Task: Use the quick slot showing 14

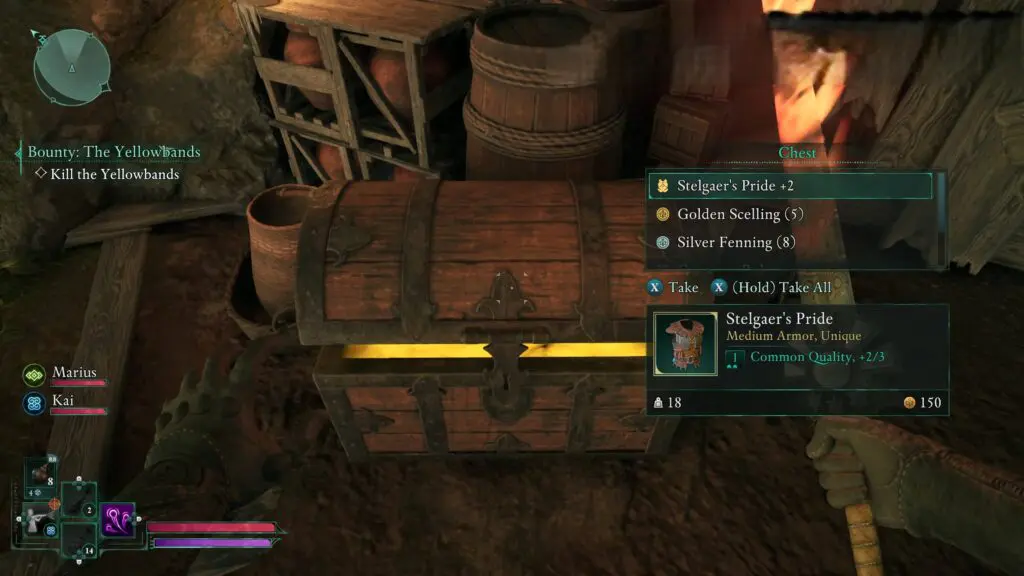Action: [78, 541]
